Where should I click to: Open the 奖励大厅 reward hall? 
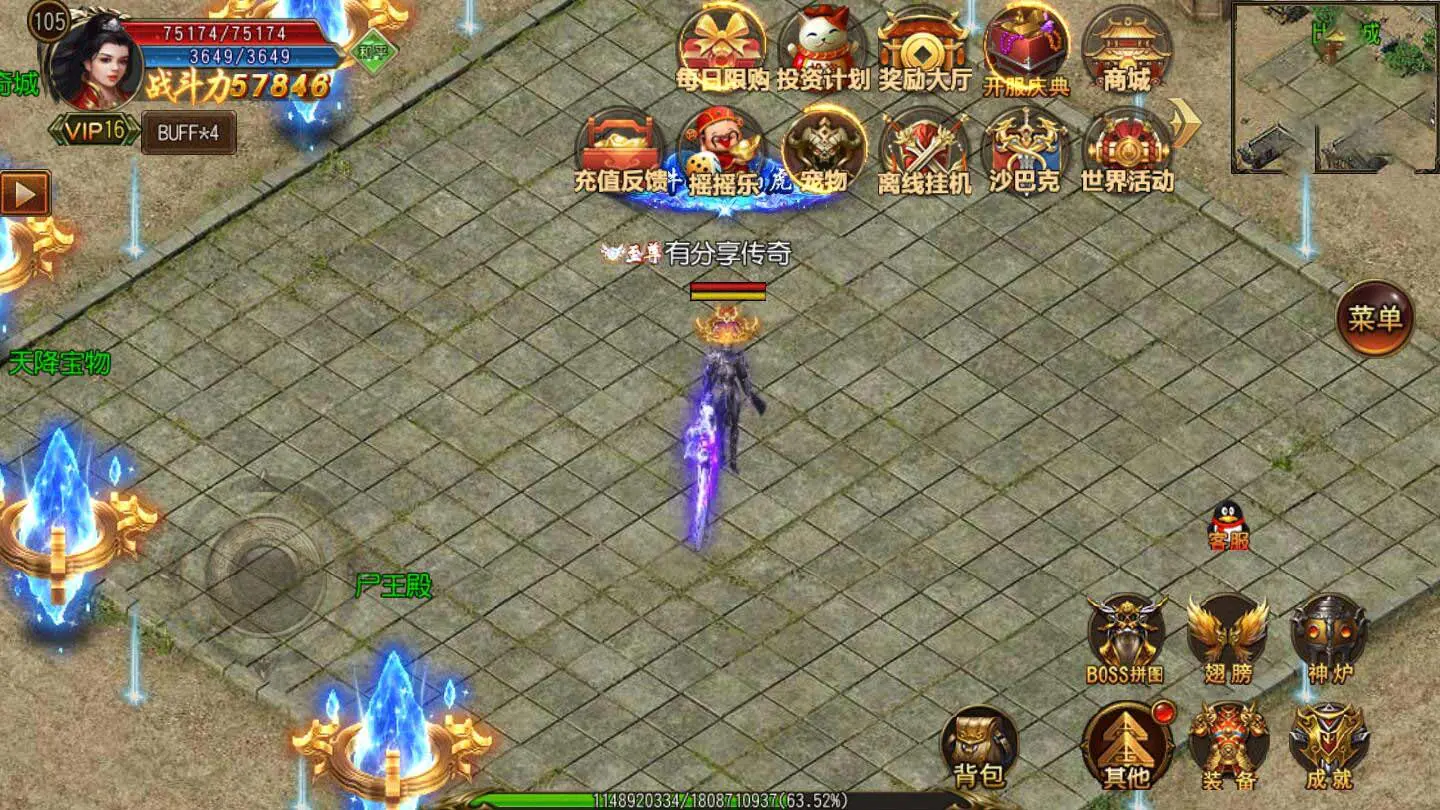click(x=921, y=45)
